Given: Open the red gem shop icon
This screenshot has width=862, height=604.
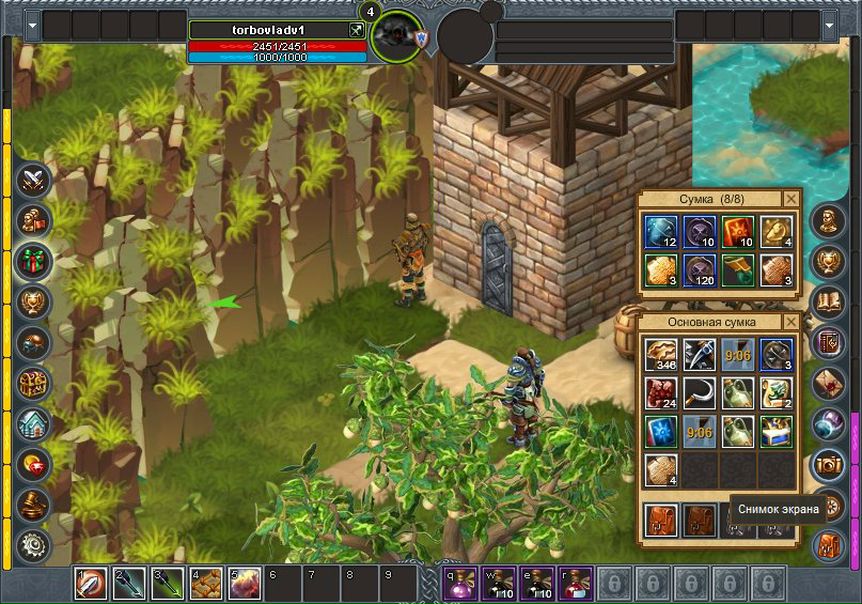Looking at the screenshot, I should pos(33,464).
